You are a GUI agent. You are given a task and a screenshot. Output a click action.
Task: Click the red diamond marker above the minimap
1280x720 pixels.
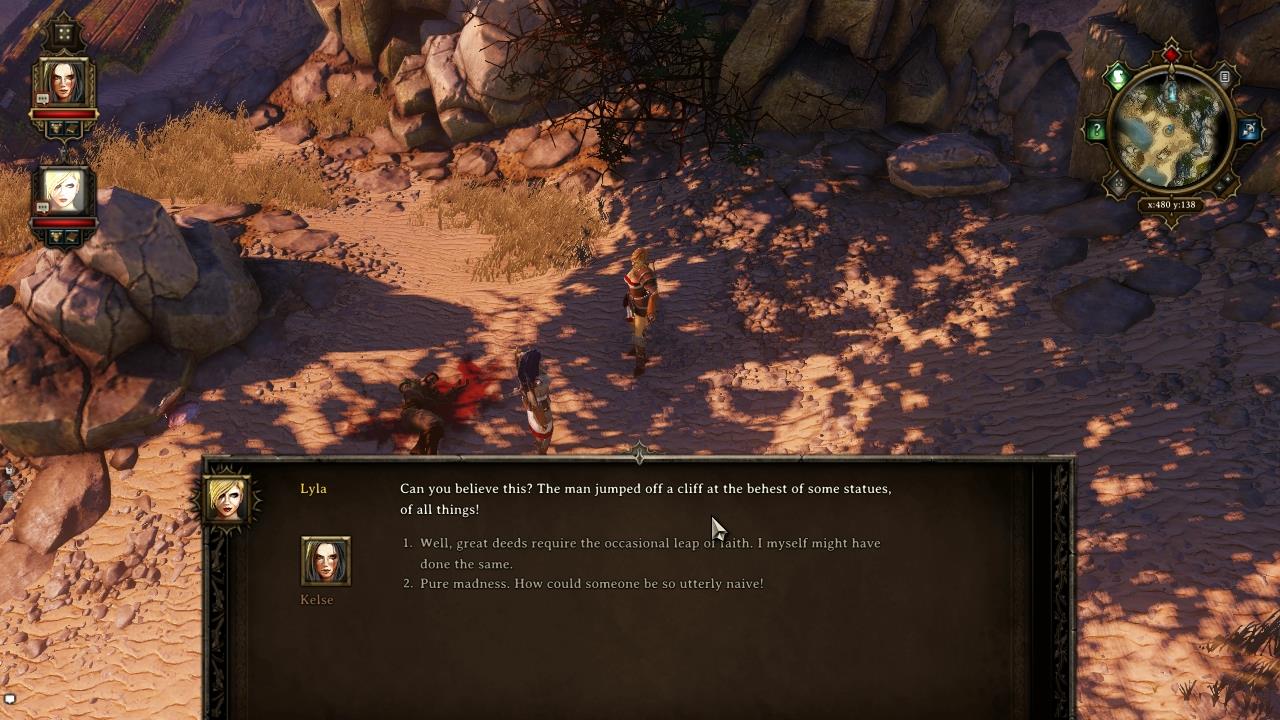pyautogui.click(x=1171, y=53)
